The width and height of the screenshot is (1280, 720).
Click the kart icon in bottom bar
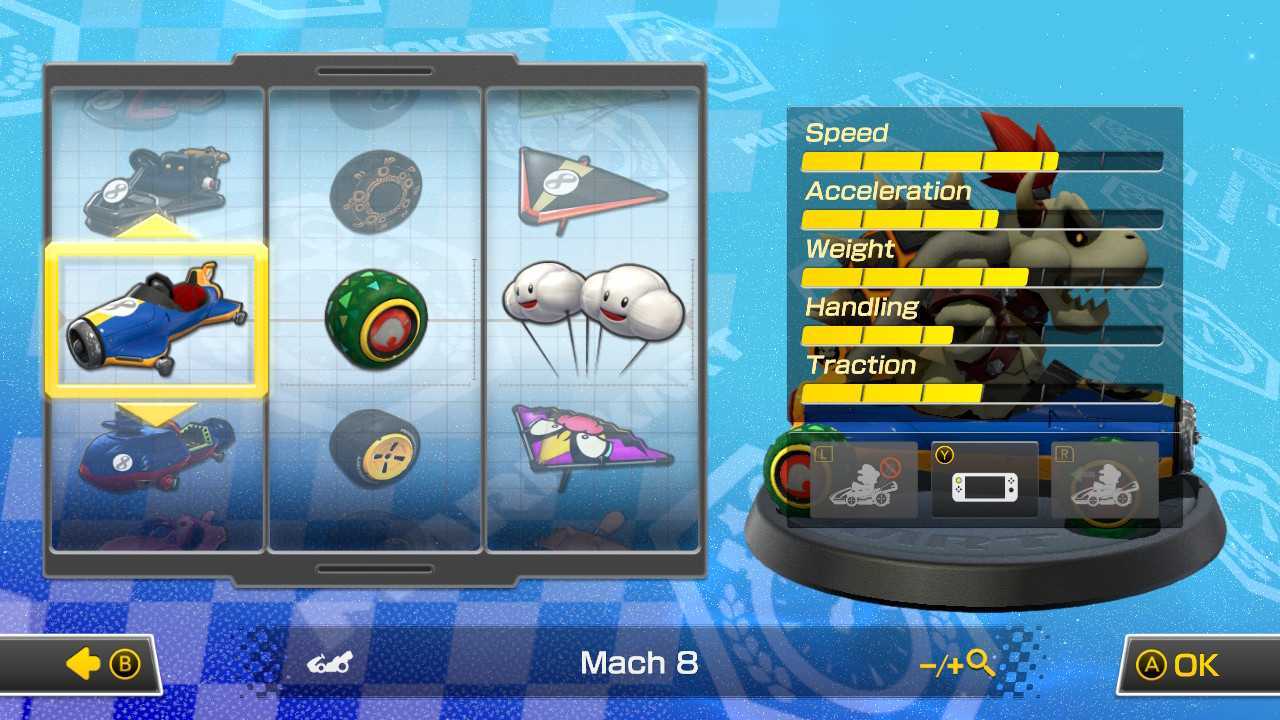click(330, 663)
